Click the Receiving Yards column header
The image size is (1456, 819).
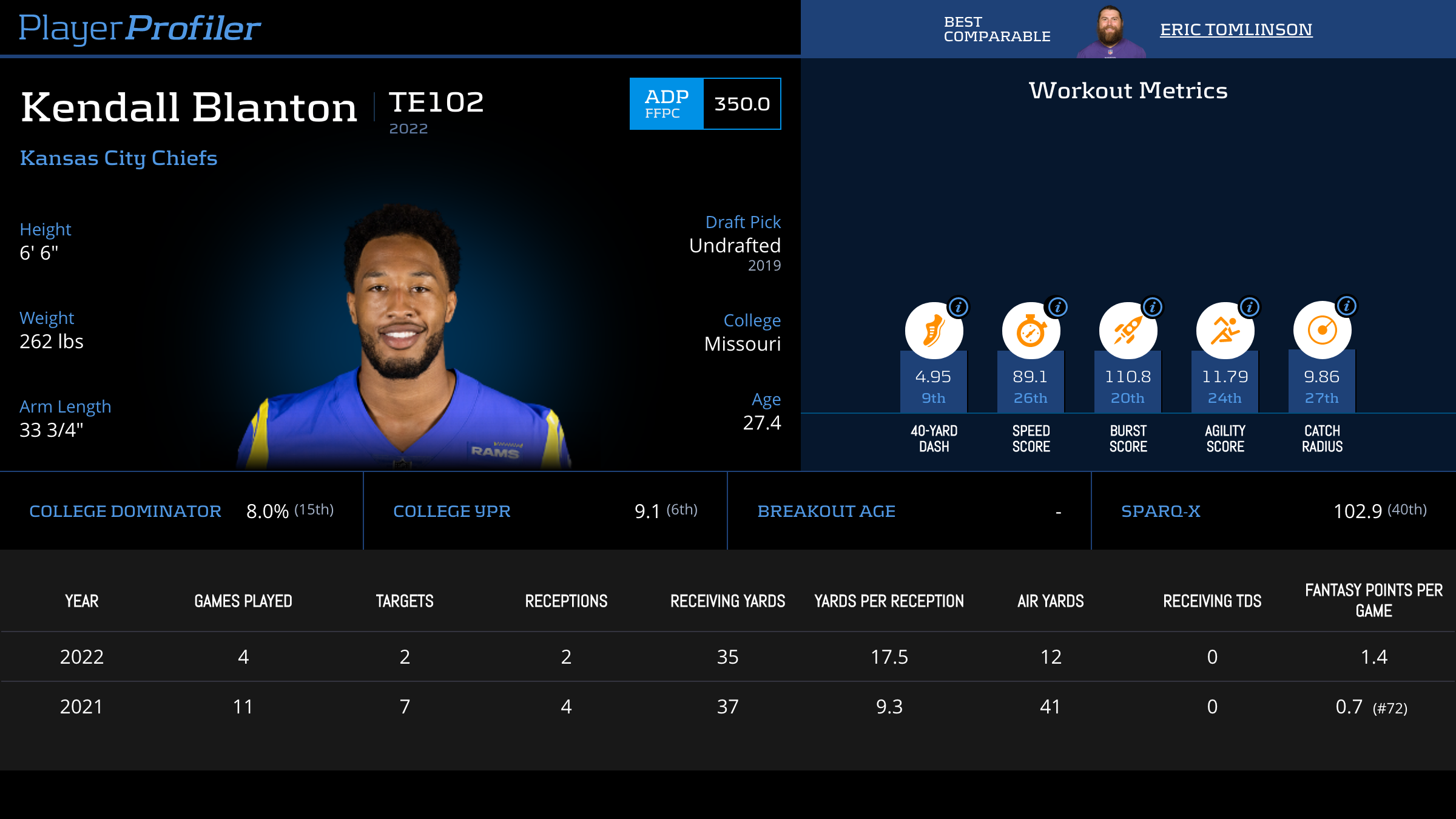[x=727, y=601]
